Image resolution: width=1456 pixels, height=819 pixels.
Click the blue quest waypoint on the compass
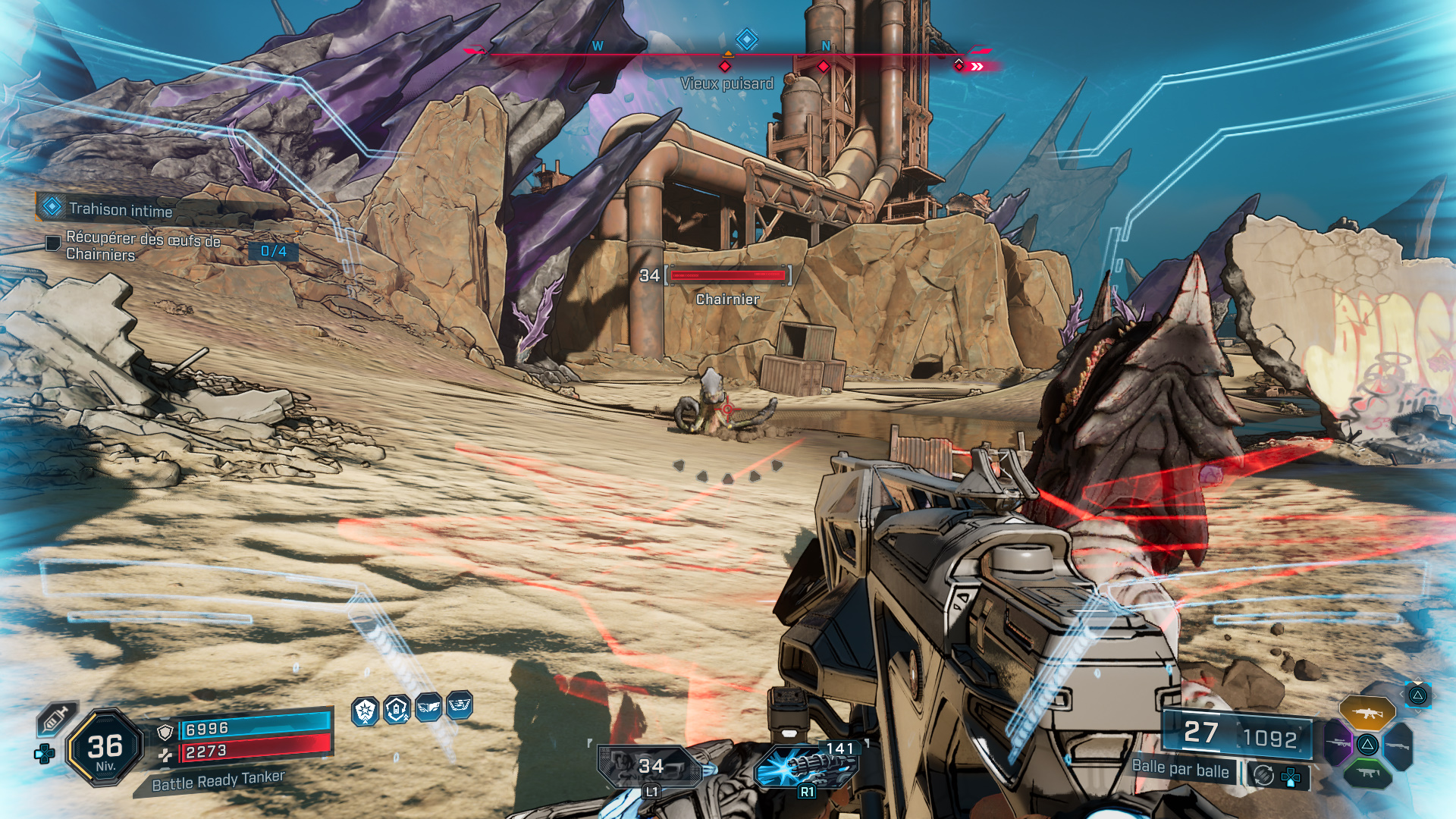pyautogui.click(x=746, y=39)
